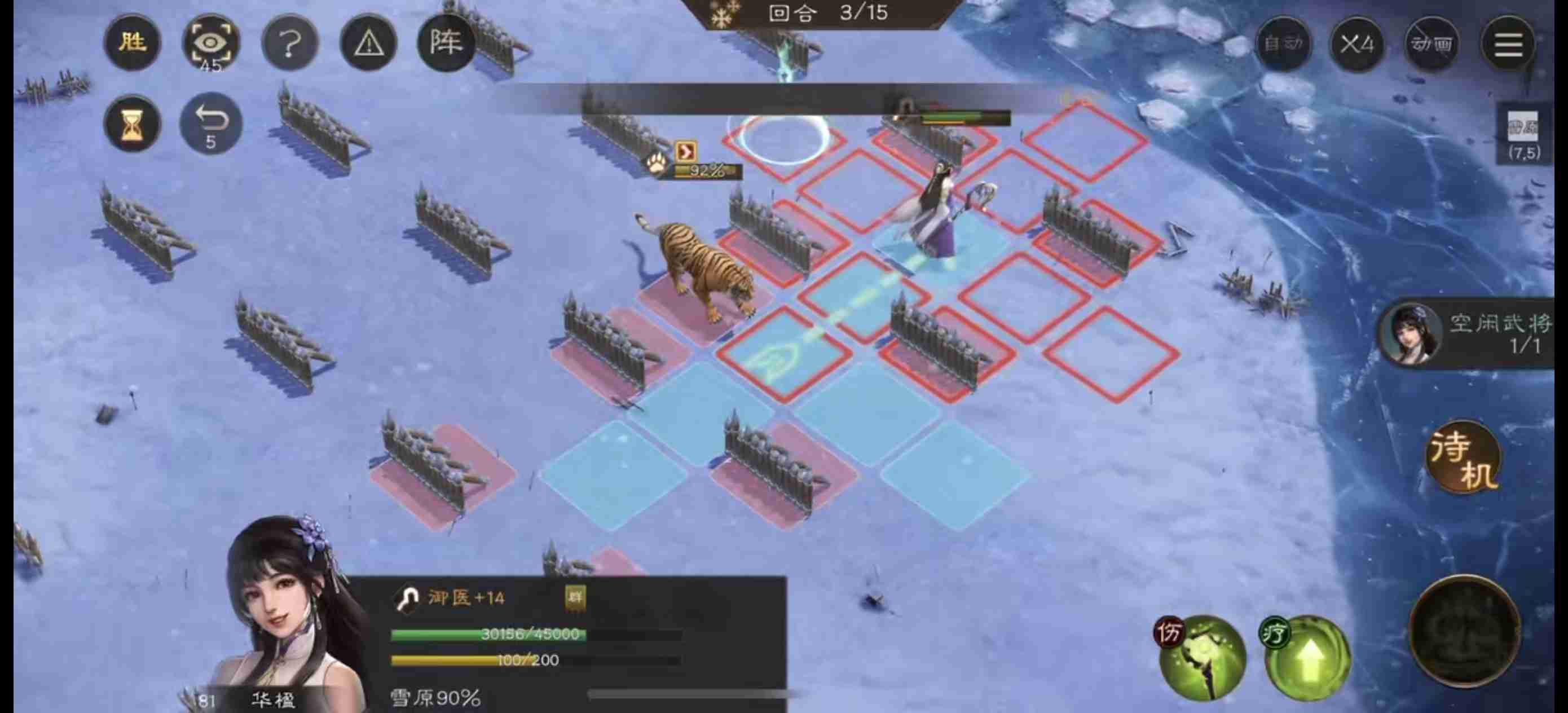The height and width of the screenshot is (713, 1568).
Task: Open the 胜 victory conditions panel
Action: pos(133,43)
